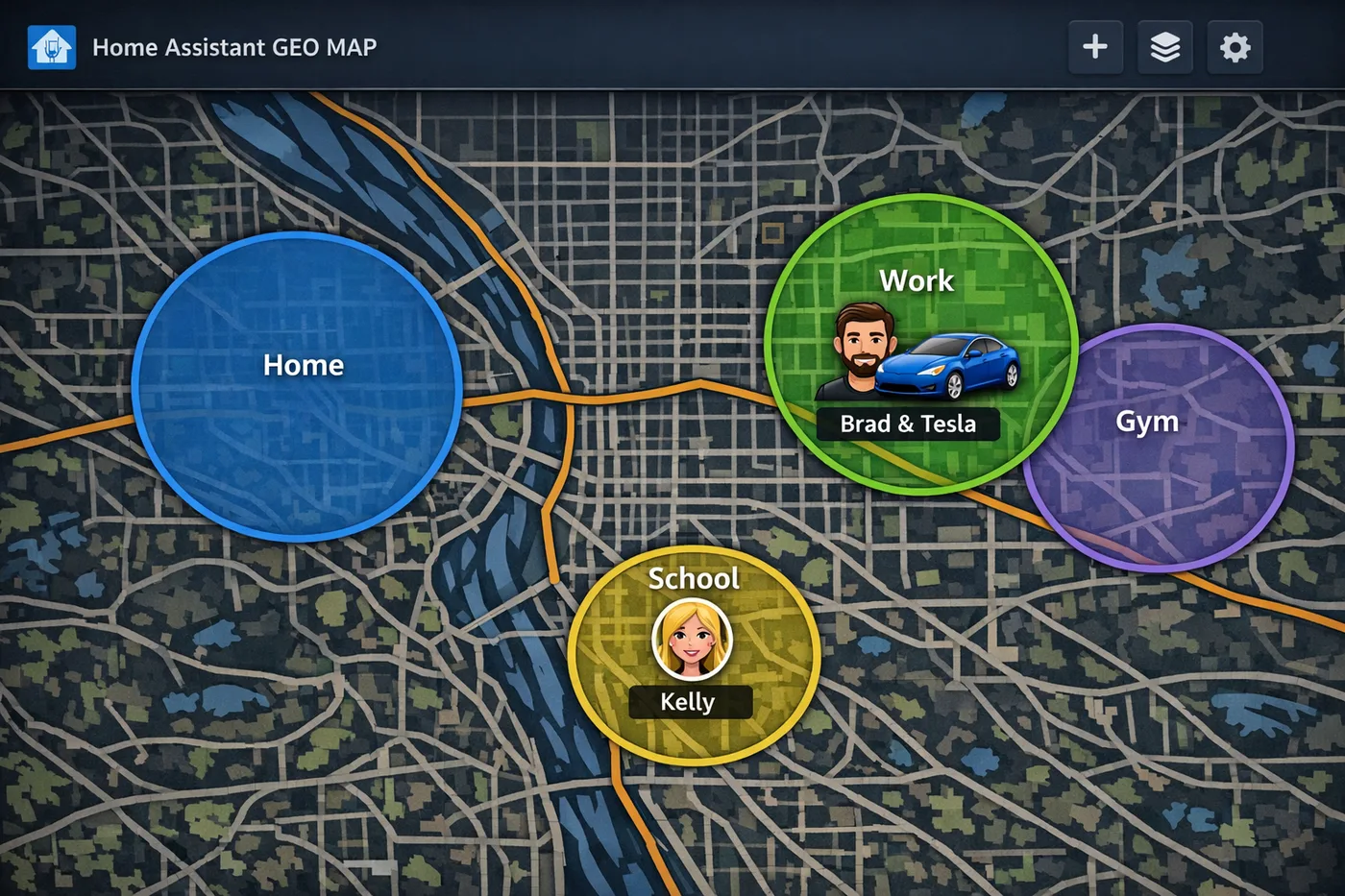Click the Work zone title text

[x=916, y=280]
